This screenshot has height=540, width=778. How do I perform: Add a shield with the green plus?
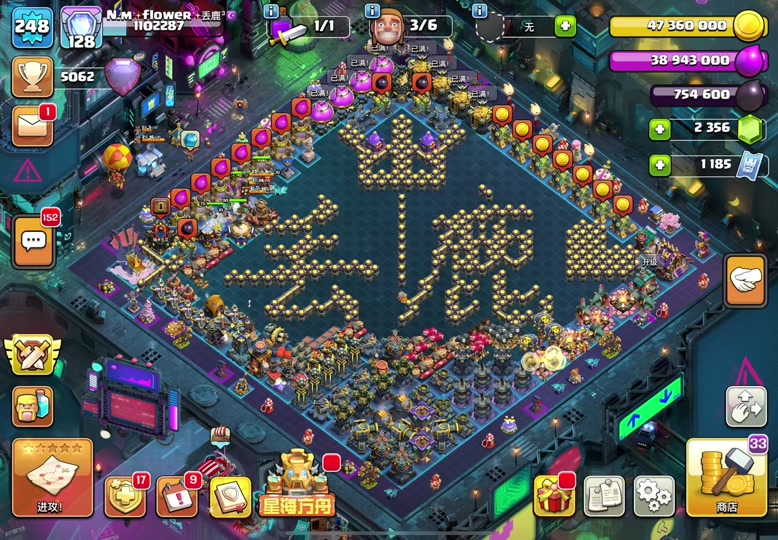point(565,26)
